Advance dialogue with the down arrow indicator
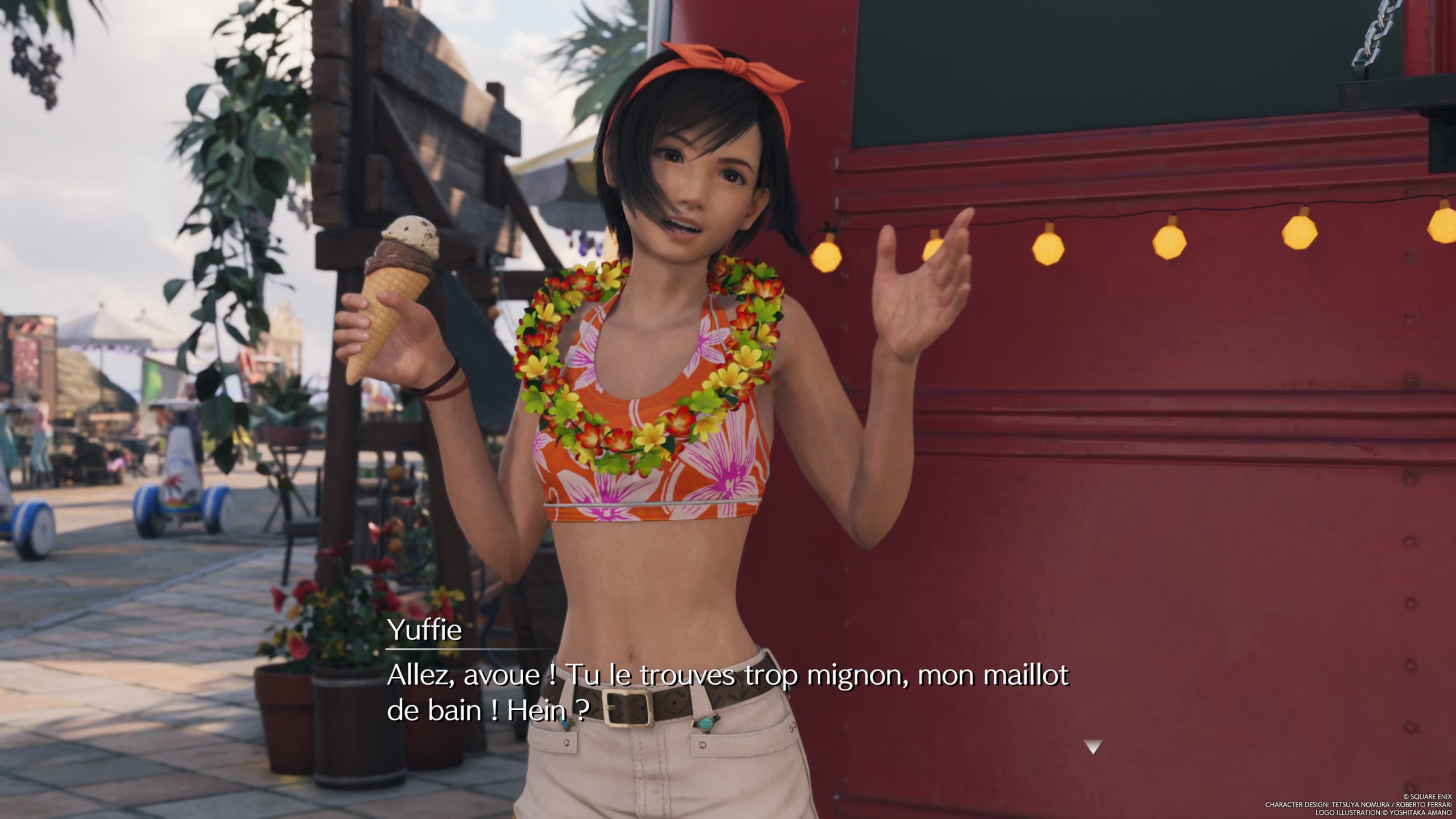 coord(1093,747)
